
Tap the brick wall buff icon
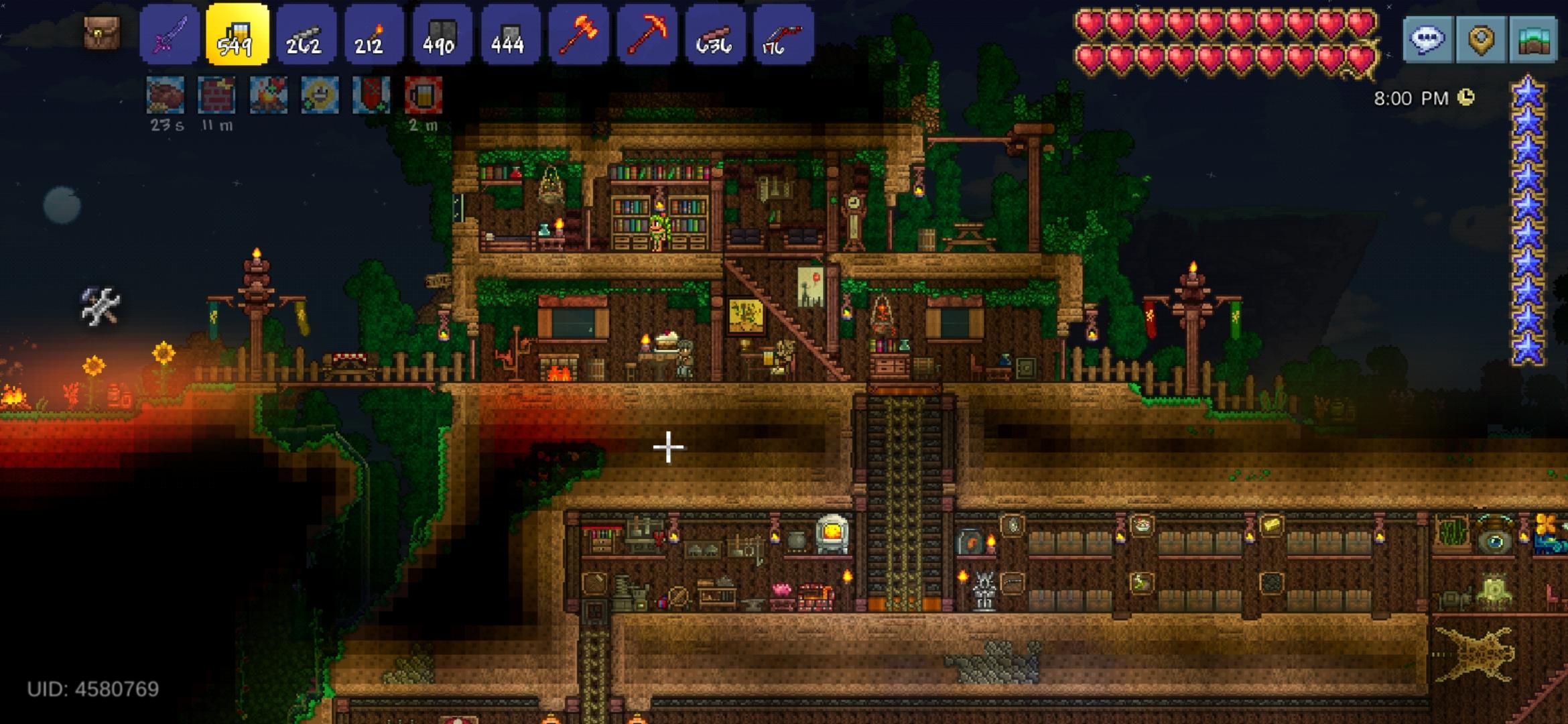tap(216, 95)
